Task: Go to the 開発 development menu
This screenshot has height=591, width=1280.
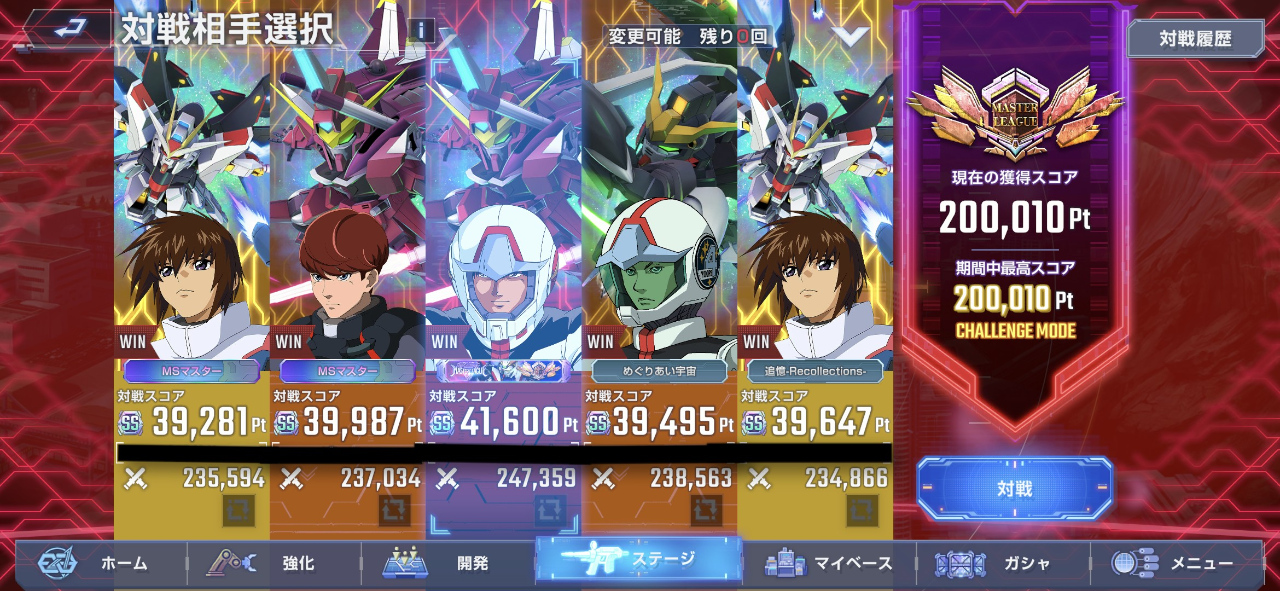Action: [447, 563]
